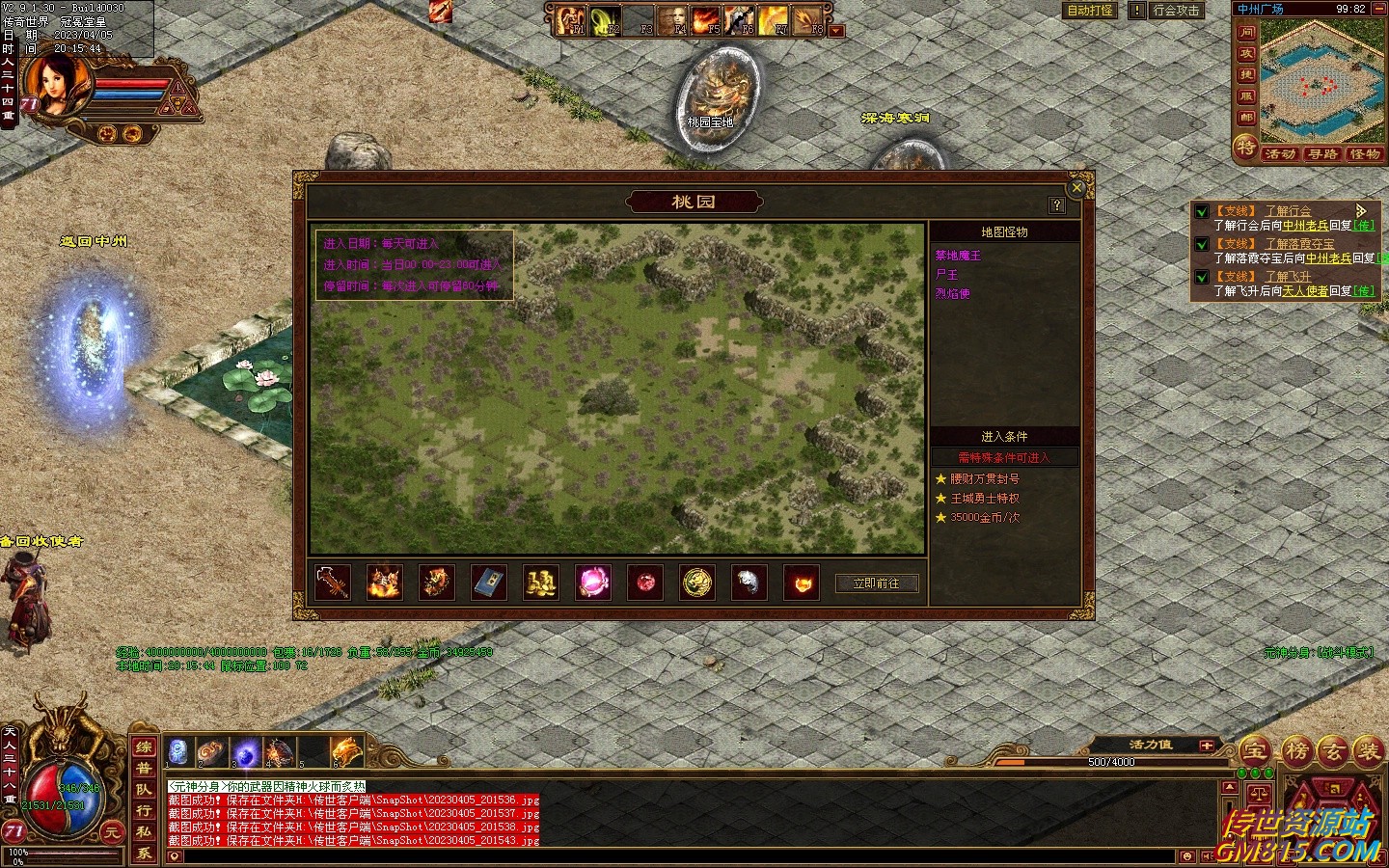
Task: Select the 综 chat channel tab
Action: click(144, 747)
